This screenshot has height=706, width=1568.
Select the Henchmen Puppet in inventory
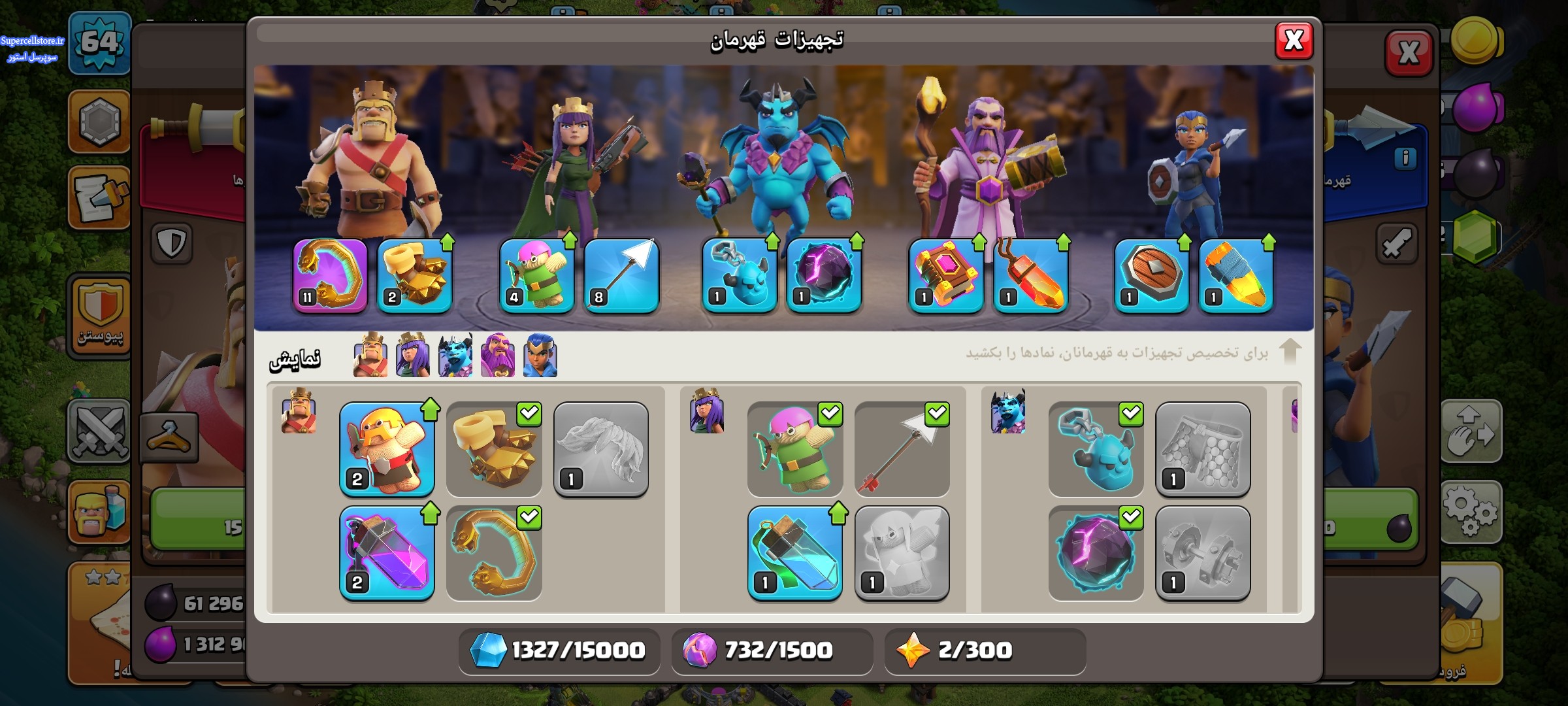[1096, 450]
